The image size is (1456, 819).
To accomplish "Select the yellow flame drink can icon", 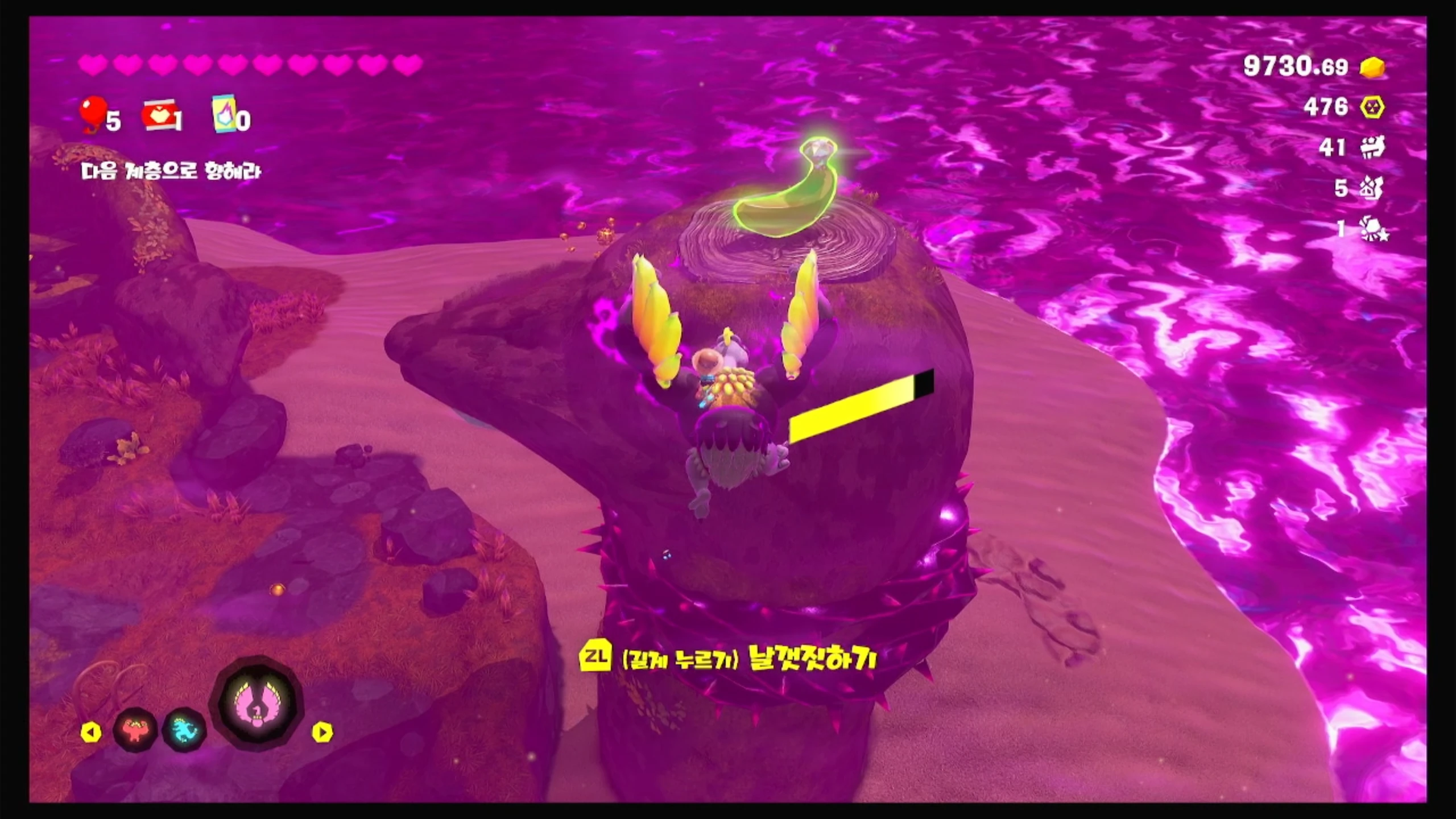I will [x=224, y=114].
